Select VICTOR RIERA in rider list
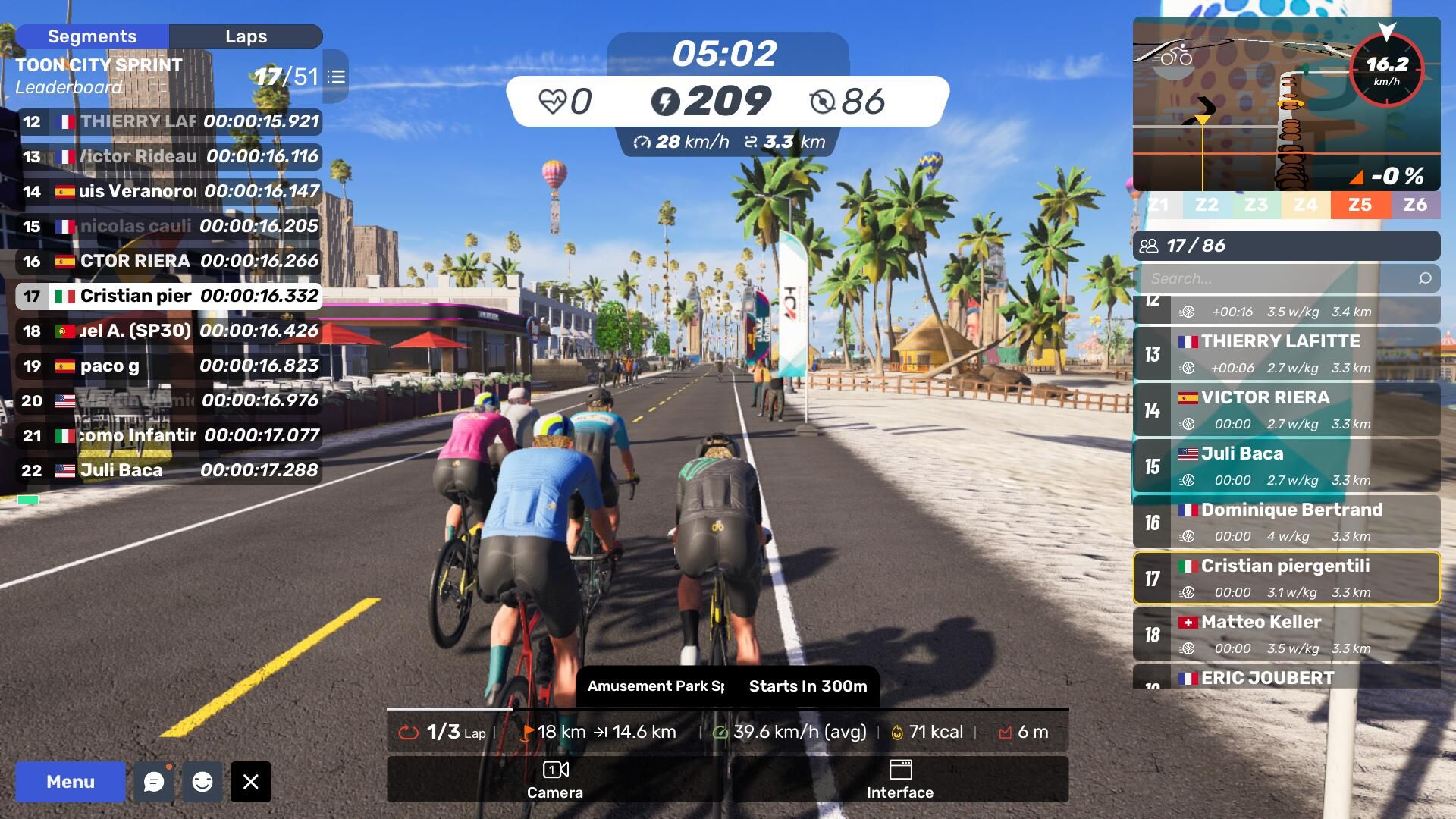 [x=1286, y=409]
